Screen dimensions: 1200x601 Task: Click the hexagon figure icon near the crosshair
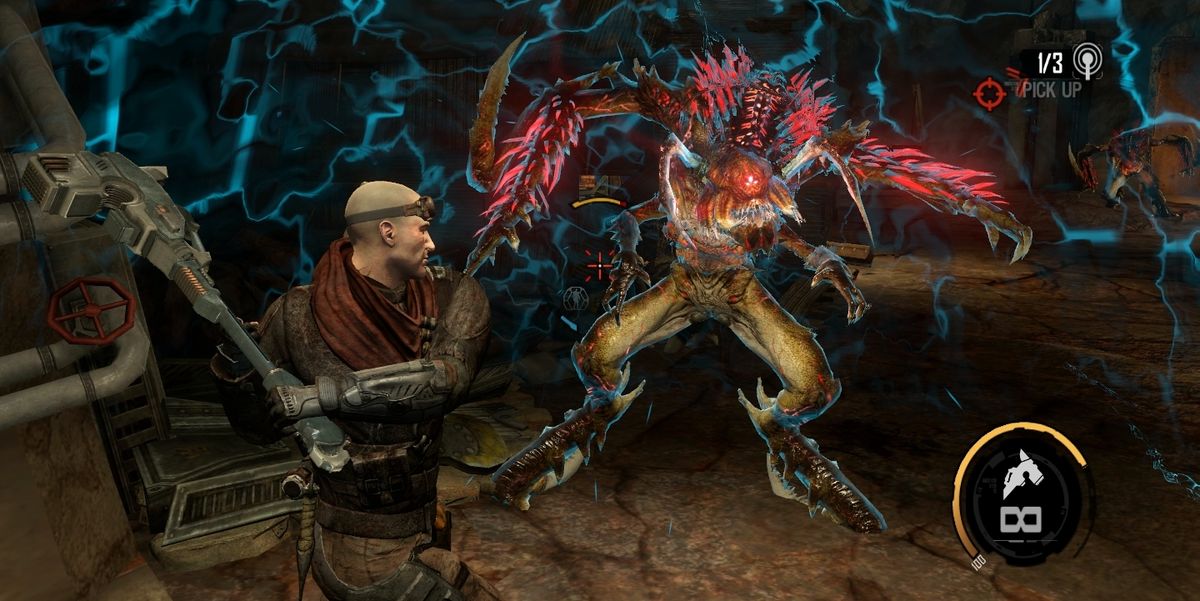click(x=575, y=298)
